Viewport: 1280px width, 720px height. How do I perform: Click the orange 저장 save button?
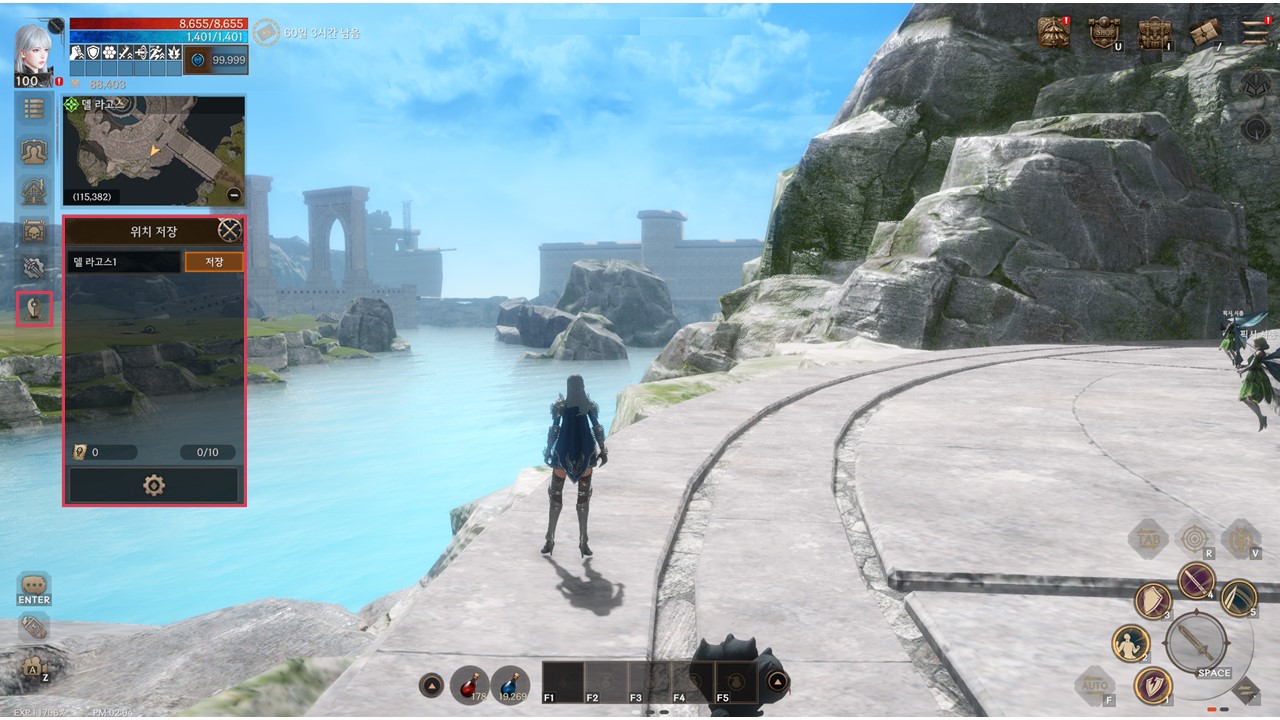pyautogui.click(x=214, y=262)
